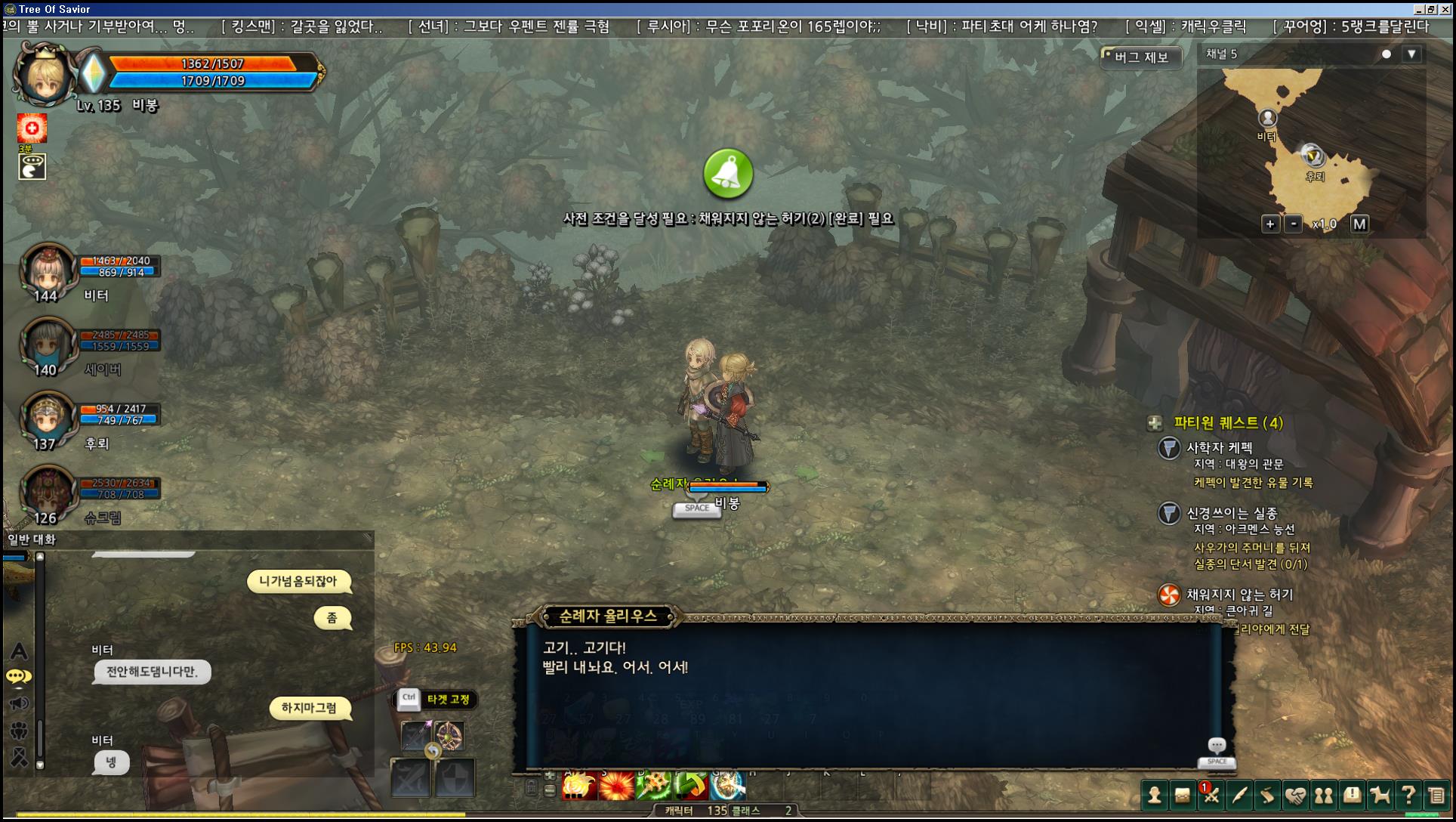Open the channel dropdown arrow

click(1411, 54)
